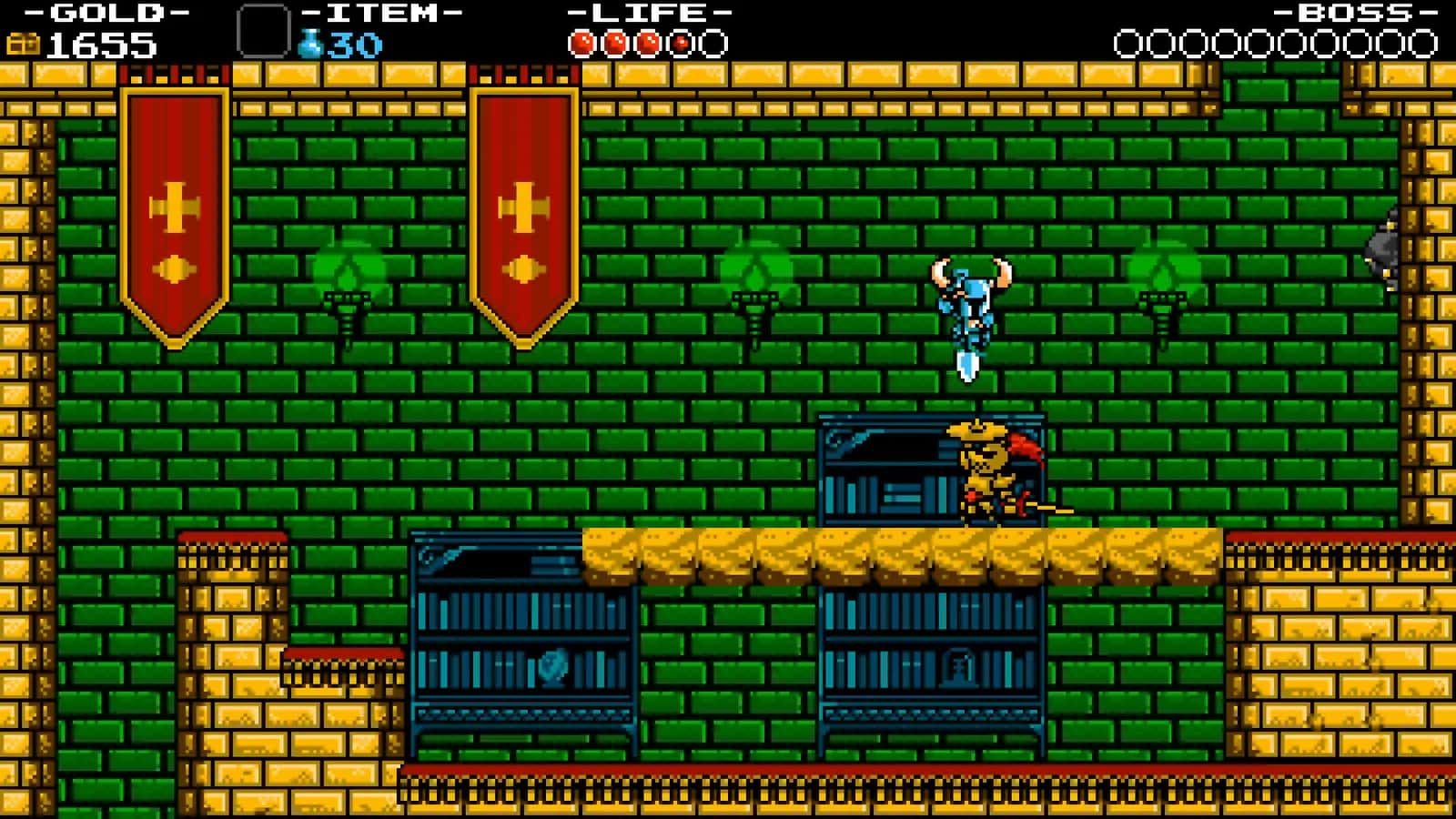Click the left torch with green flame
Viewport: 1456px width, 819px height.
click(x=349, y=282)
